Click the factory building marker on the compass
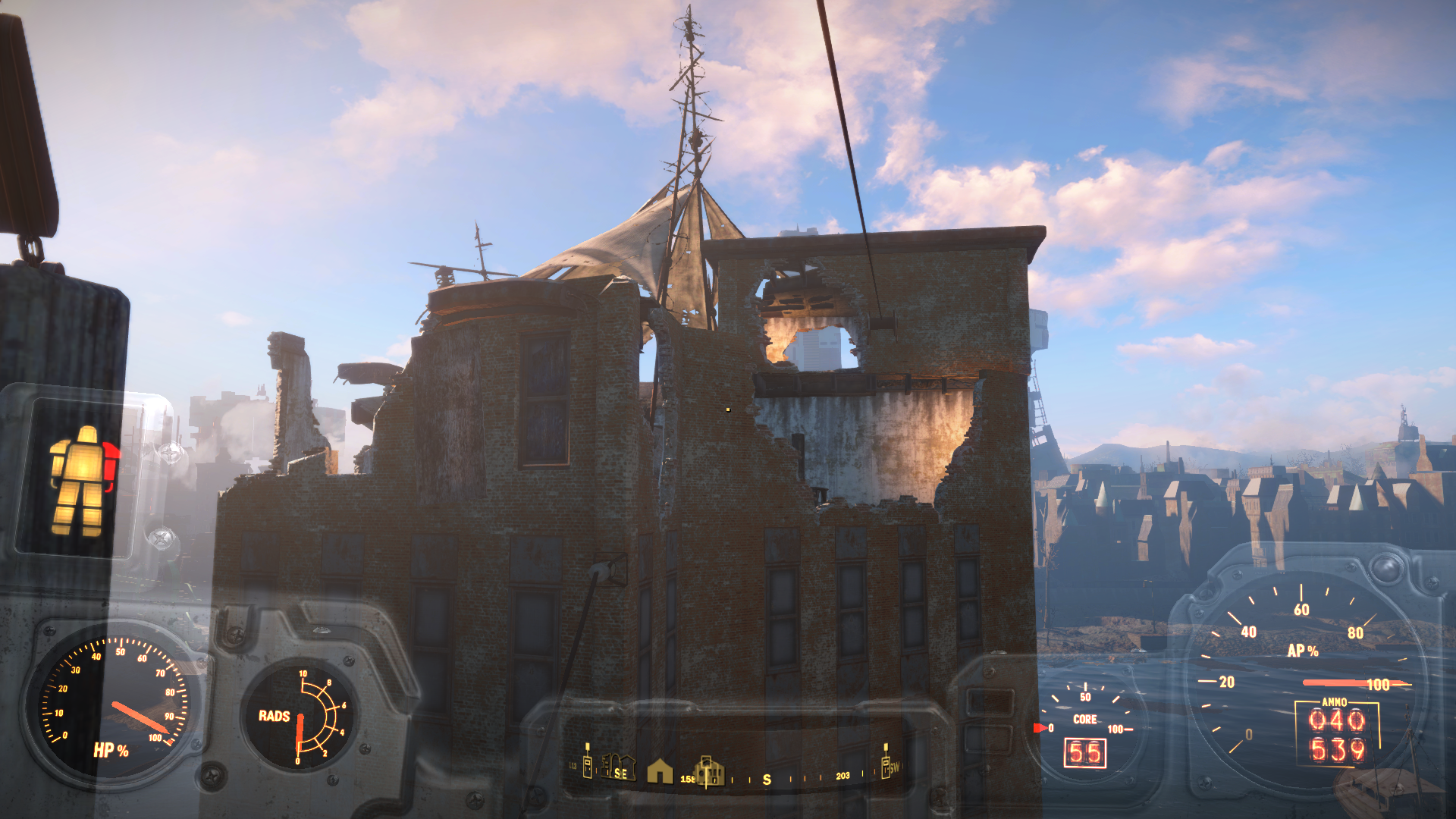The image size is (1456, 819). [x=709, y=770]
